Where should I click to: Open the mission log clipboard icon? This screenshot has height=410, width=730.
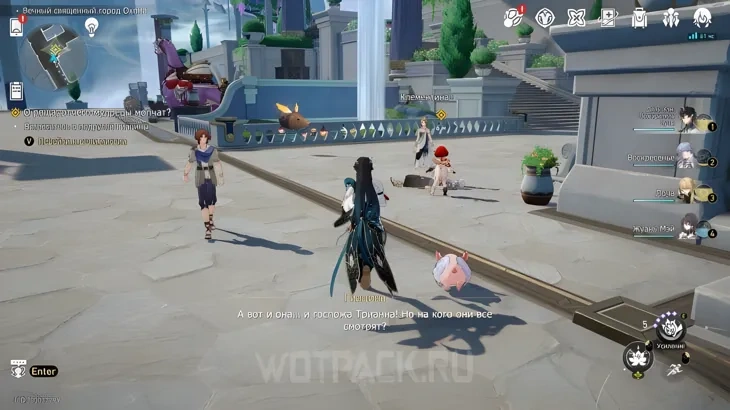coord(16,91)
